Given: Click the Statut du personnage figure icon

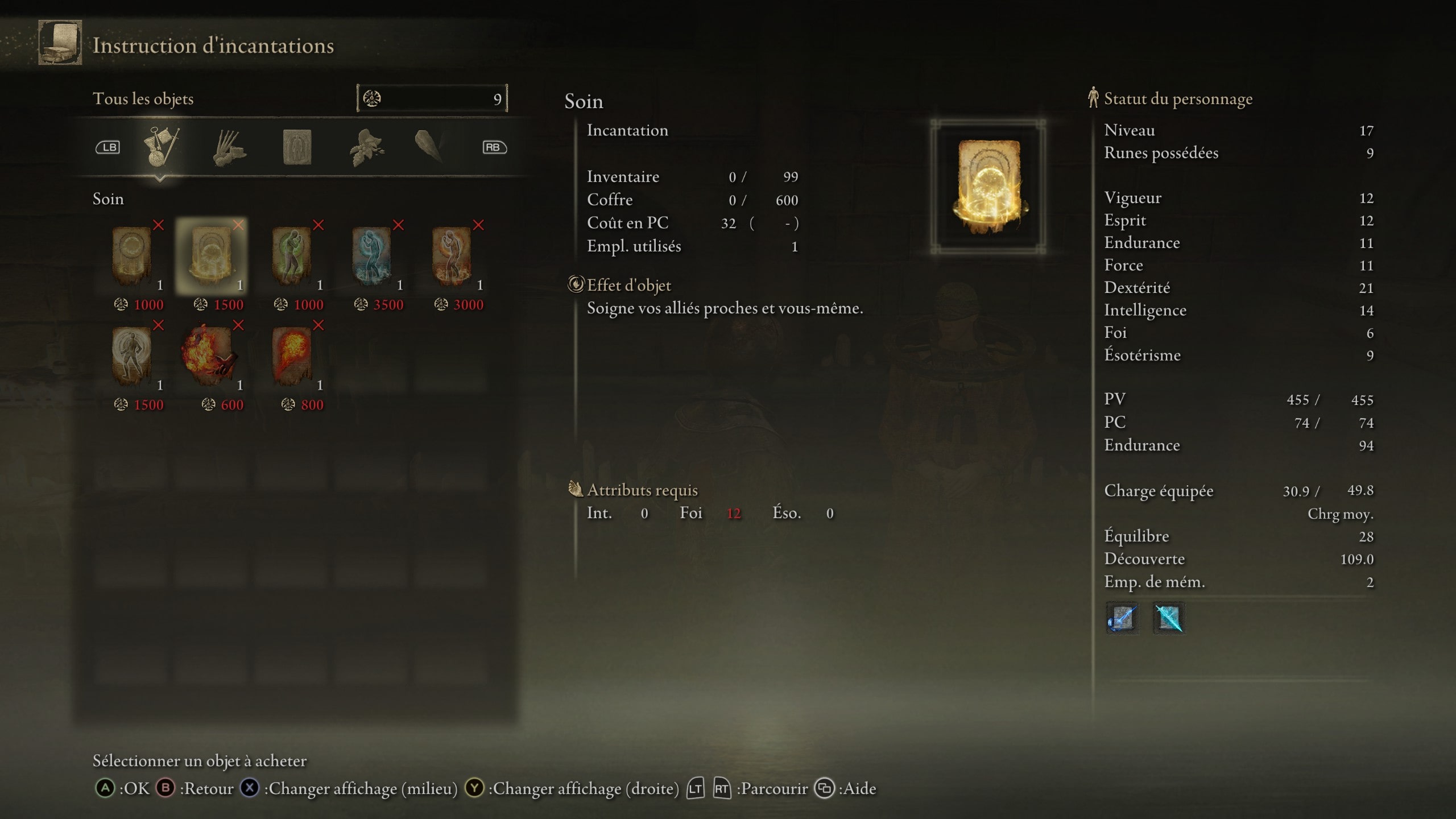Looking at the screenshot, I should (x=1092, y=98).
